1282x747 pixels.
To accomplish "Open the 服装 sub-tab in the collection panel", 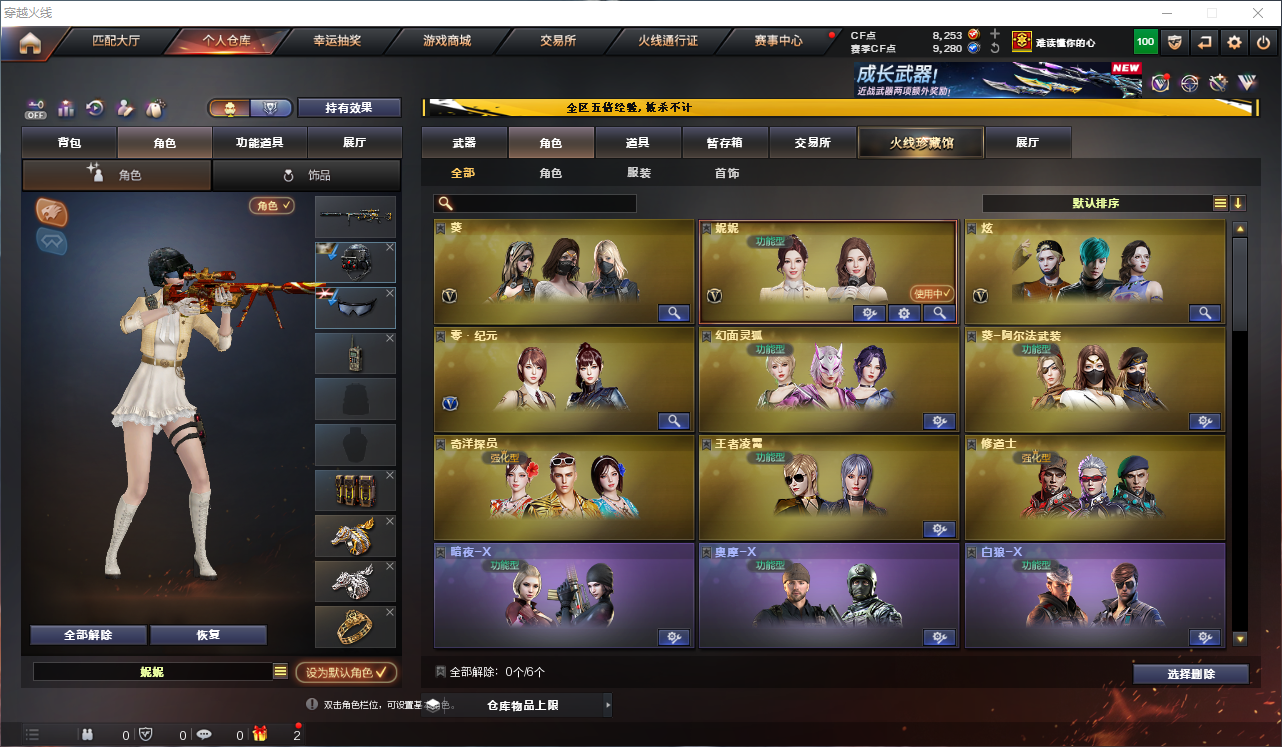I will [x=637, y=172].
